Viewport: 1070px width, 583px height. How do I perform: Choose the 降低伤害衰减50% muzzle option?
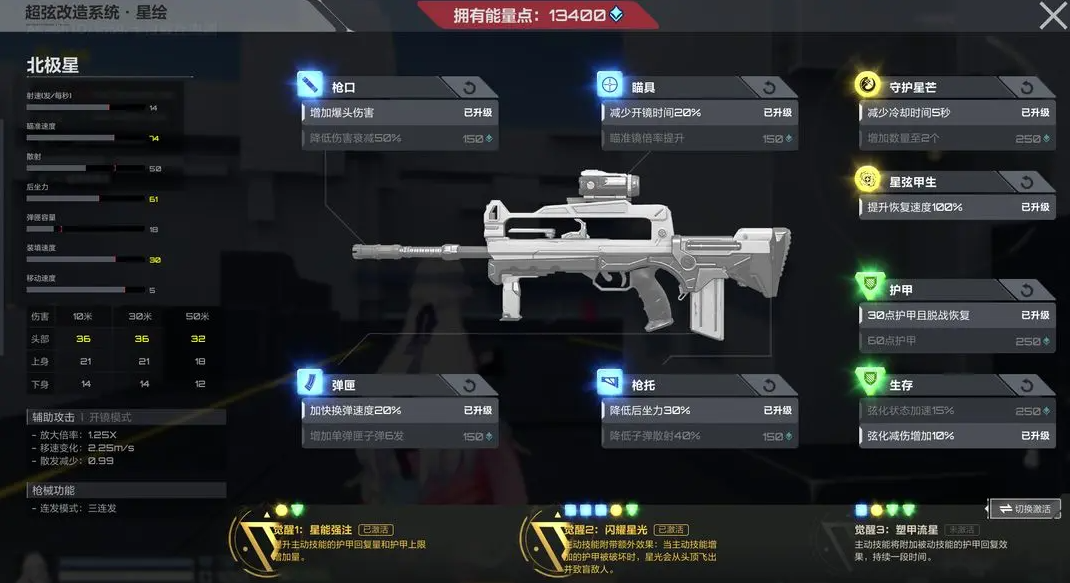pyautogui.click(x=400, y=138)
